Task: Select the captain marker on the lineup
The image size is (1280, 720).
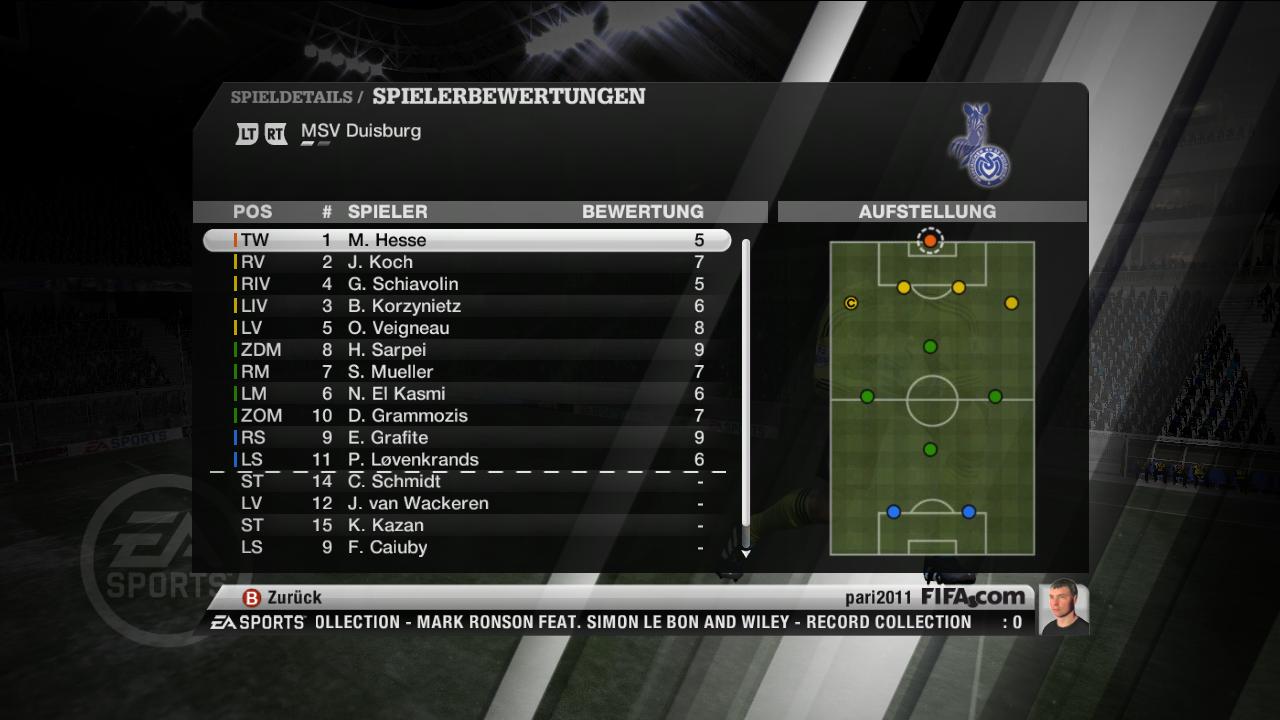Action: (x=851, y=303)
